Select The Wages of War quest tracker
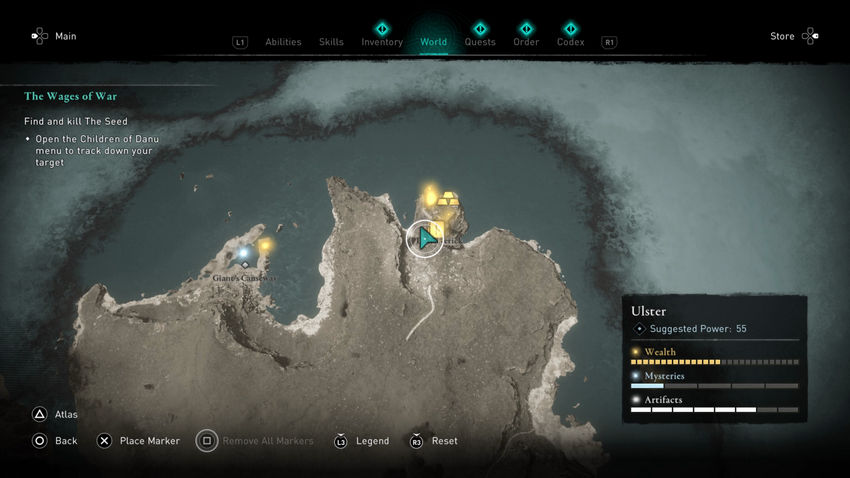 tap(68, 97)
